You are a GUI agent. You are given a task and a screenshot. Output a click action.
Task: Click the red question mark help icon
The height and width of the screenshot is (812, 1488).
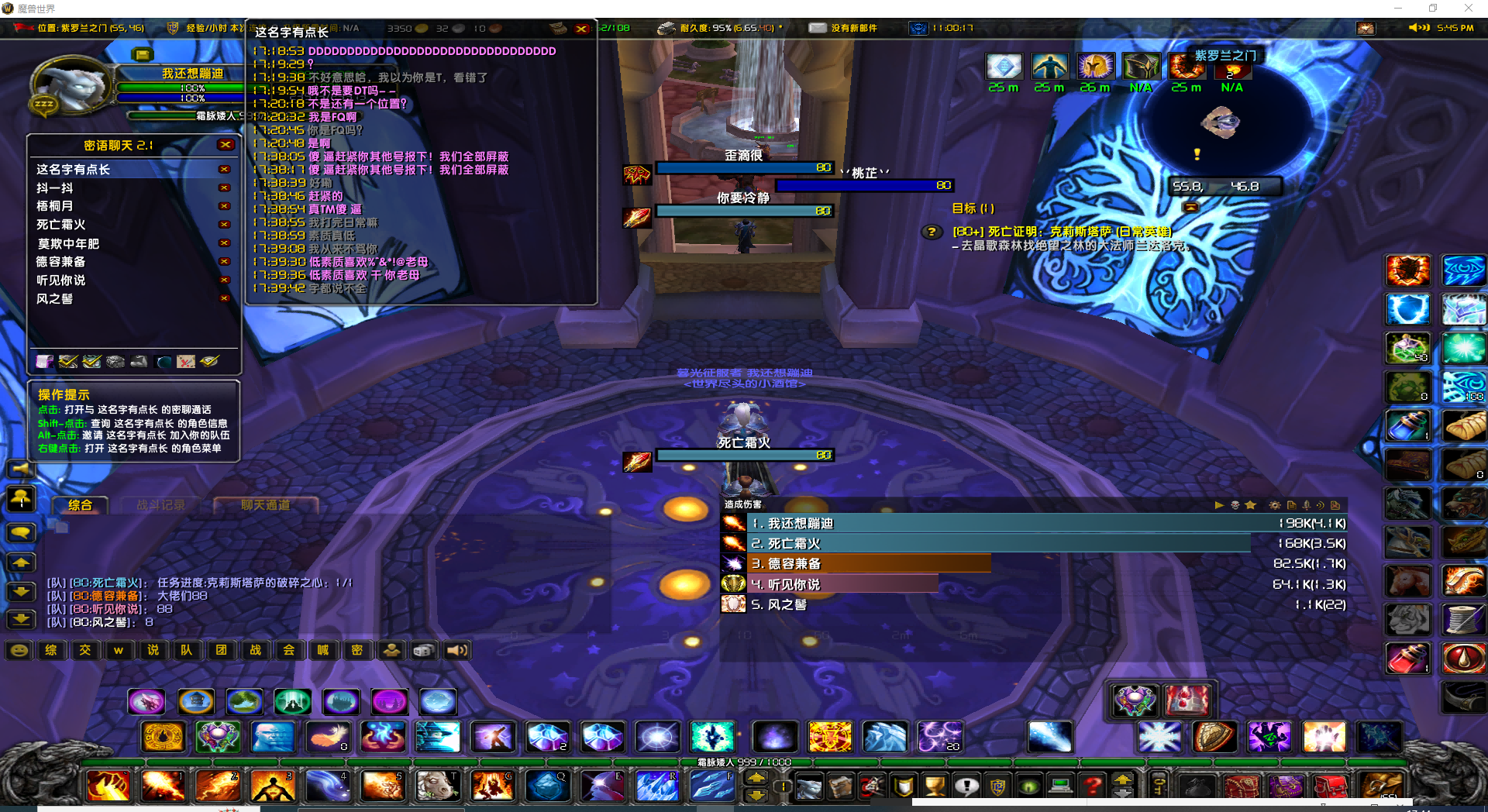coord(1093,787)
